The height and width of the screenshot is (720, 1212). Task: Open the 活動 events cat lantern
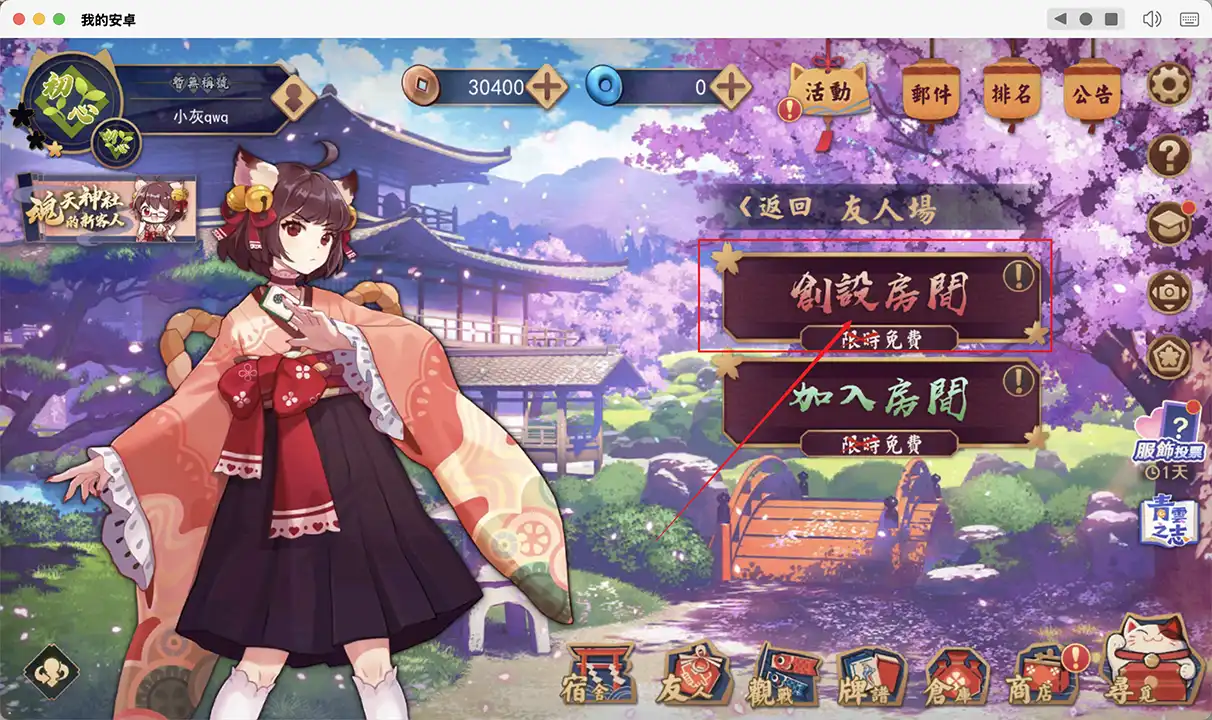pos(827,93)
